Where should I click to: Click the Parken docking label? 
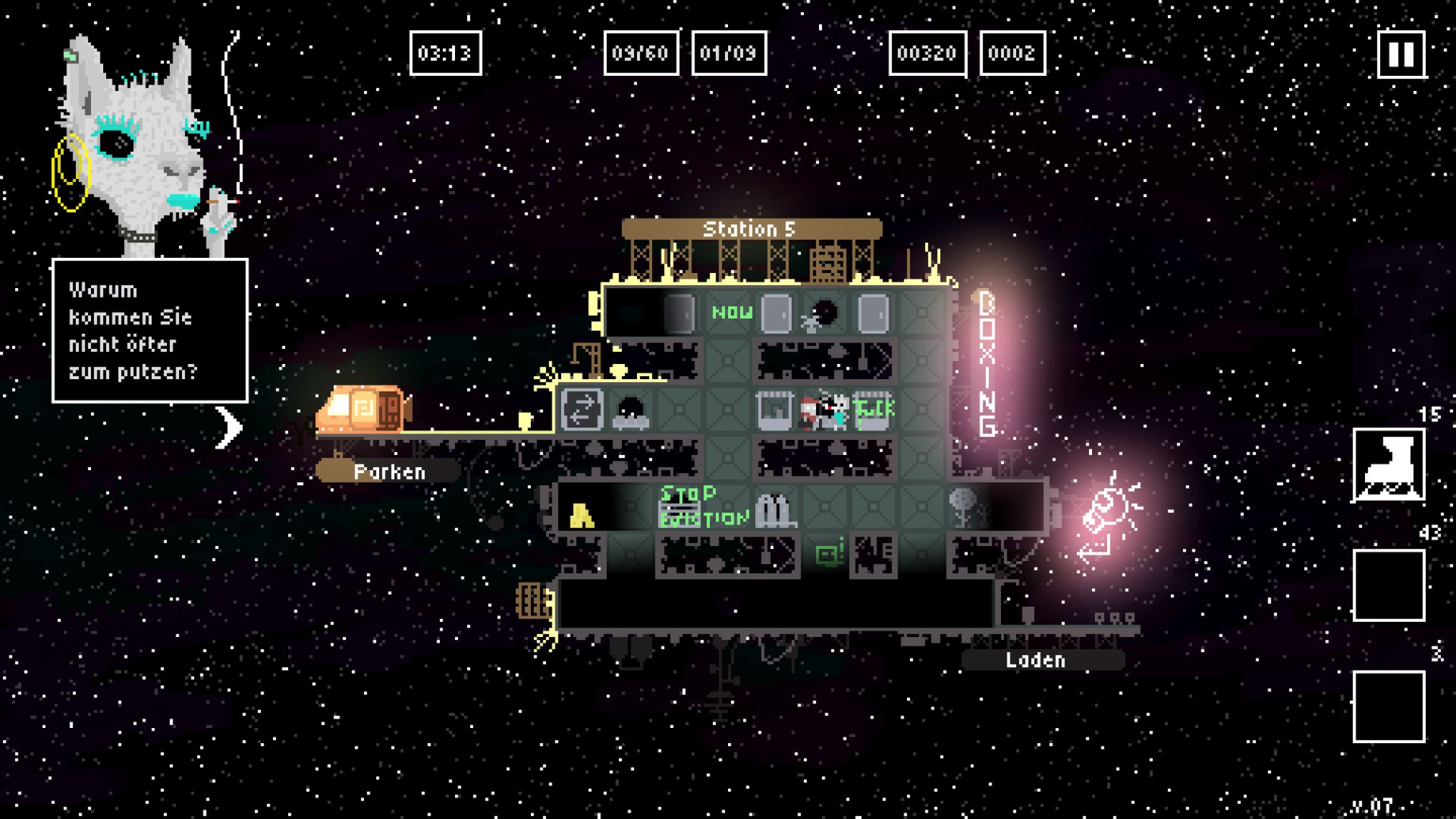(x=388, y=472)
